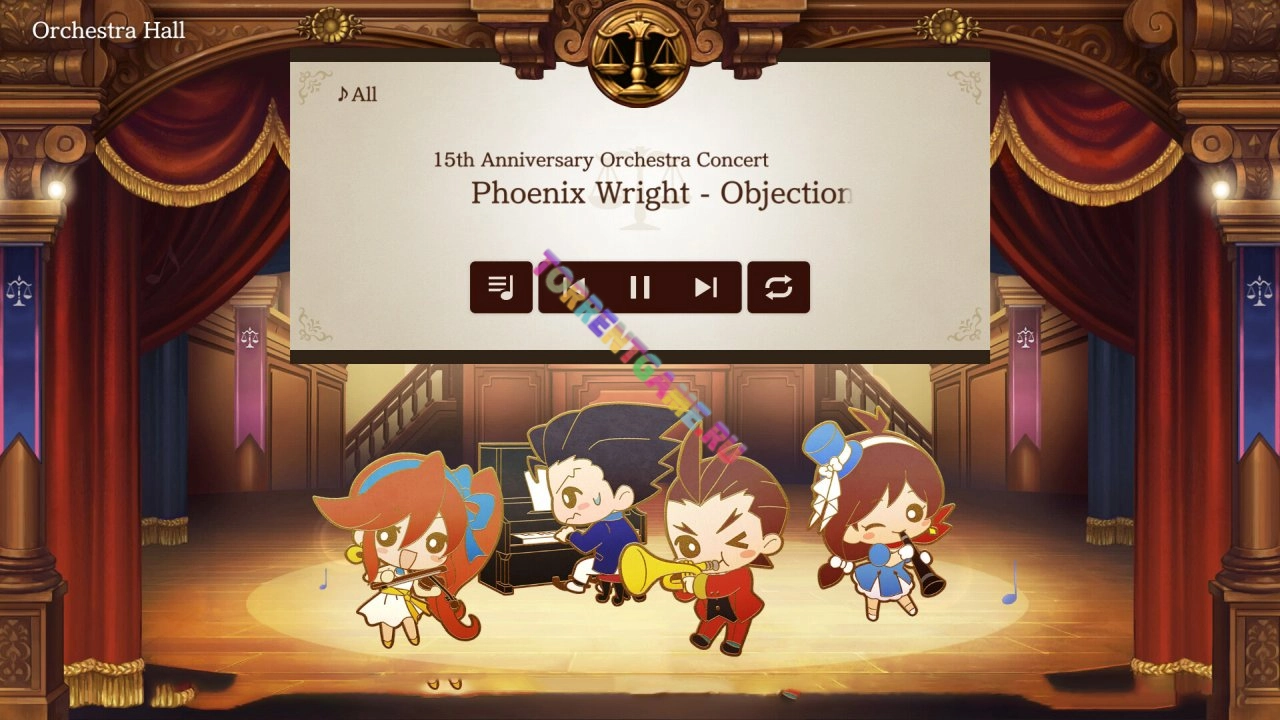Toggle the repeat loop mode
Viewport: 1280px width, 720px height.
tap(778, 288)
